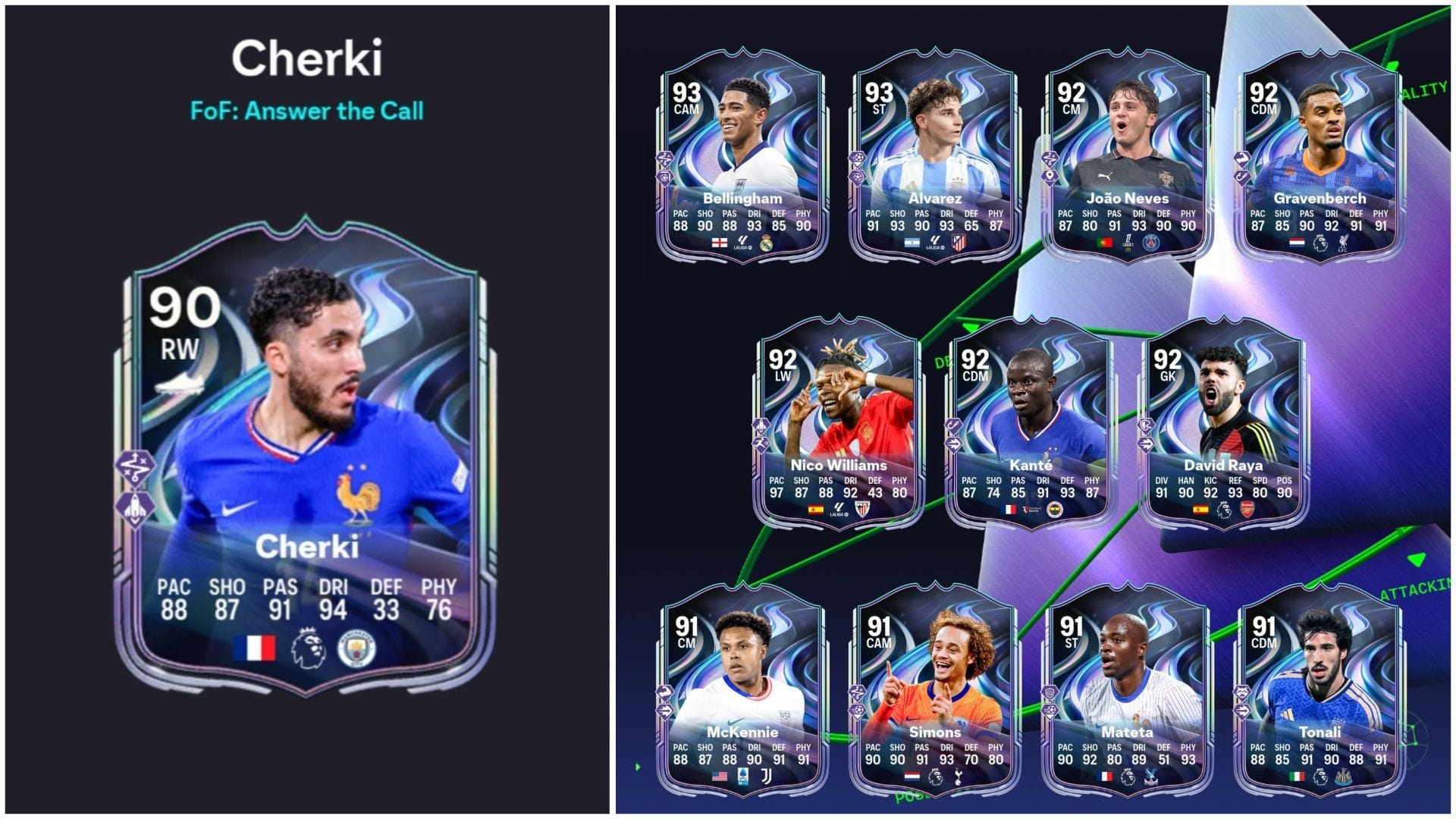Viewport: 1456px width, 819px height.
Task: Click the Real Madrid badge on Bellingham's card
Action: click(766, 245)
